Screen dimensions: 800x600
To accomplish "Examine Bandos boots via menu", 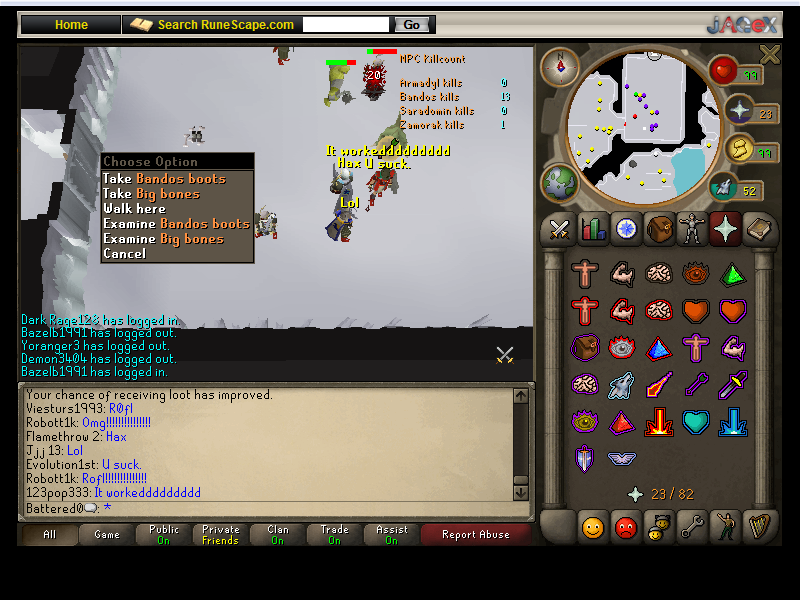I will (176, 224).
